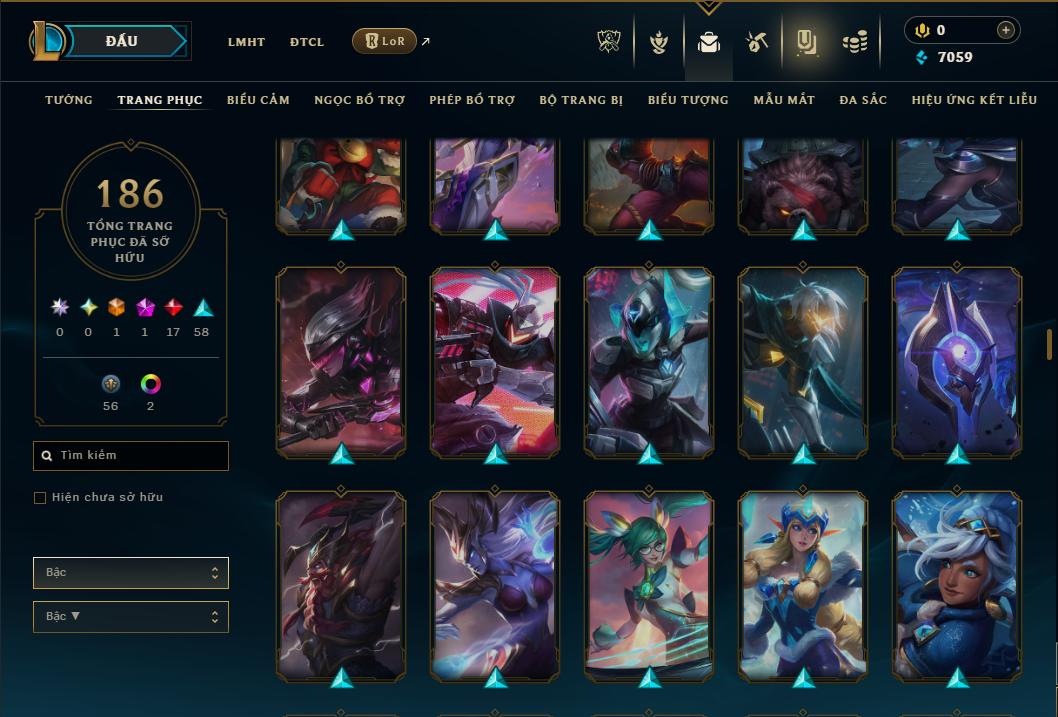View the ĐA SẮC chromas tab
The width and height of the screenshot is (1058, 717).
pyautogui.click(x=863, y=100)
